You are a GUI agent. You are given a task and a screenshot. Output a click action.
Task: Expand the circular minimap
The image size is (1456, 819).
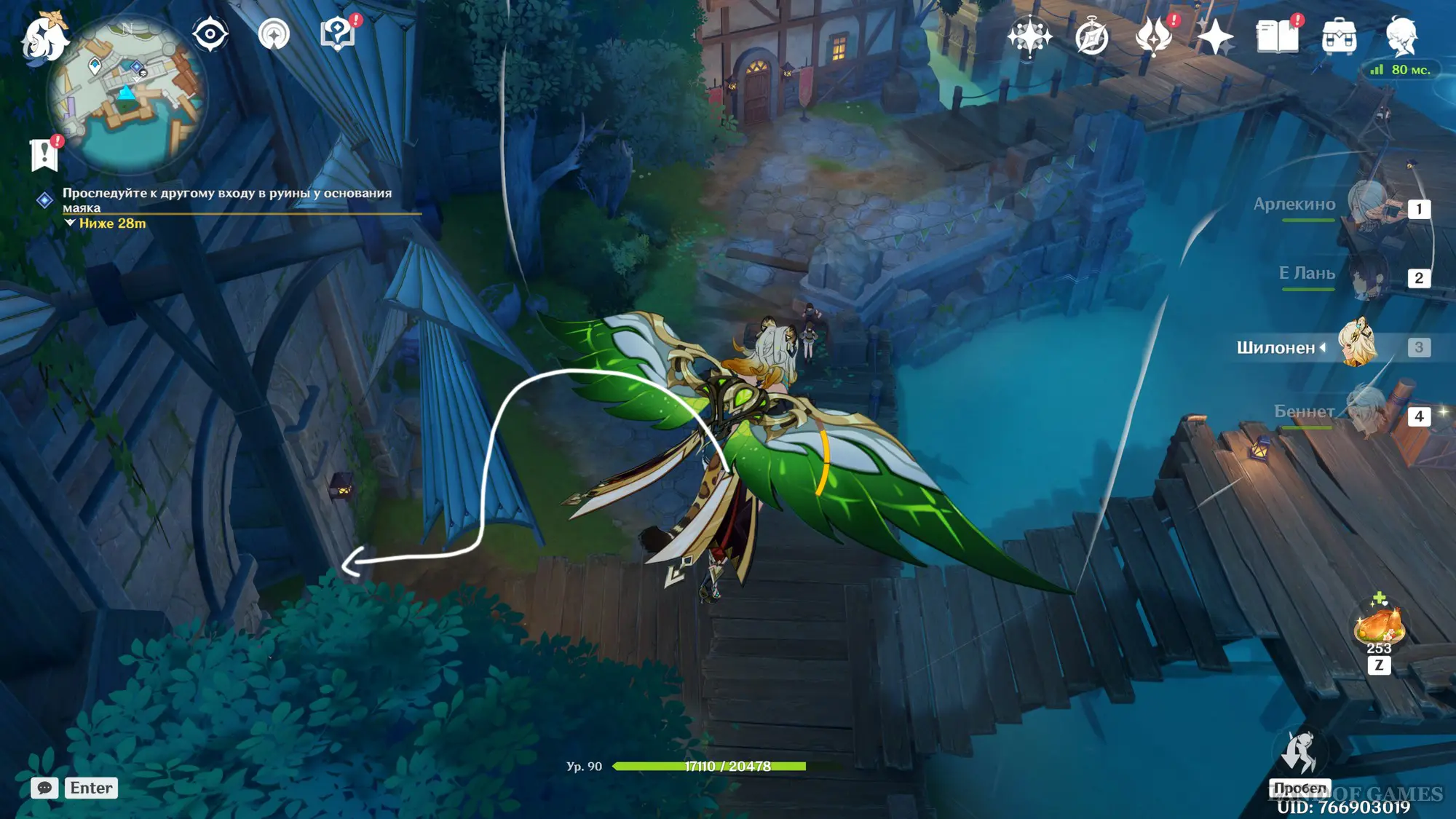[x=127, y=95]
